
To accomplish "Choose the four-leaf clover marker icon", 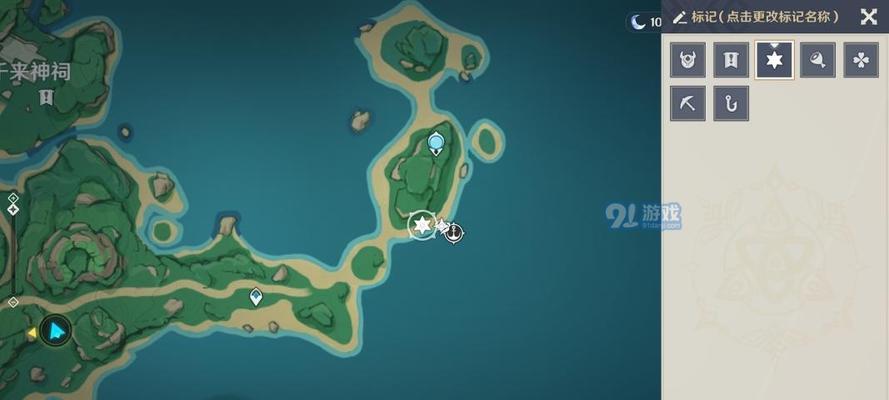I will 861,60.
